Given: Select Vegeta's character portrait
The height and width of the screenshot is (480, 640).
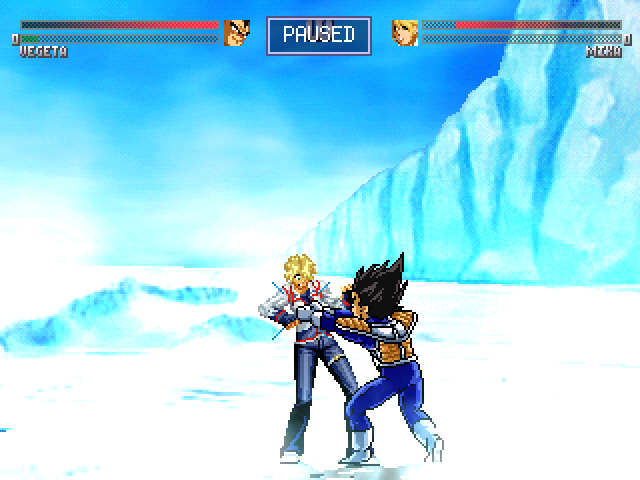Looking at the screenshot, I should [237, 32].
